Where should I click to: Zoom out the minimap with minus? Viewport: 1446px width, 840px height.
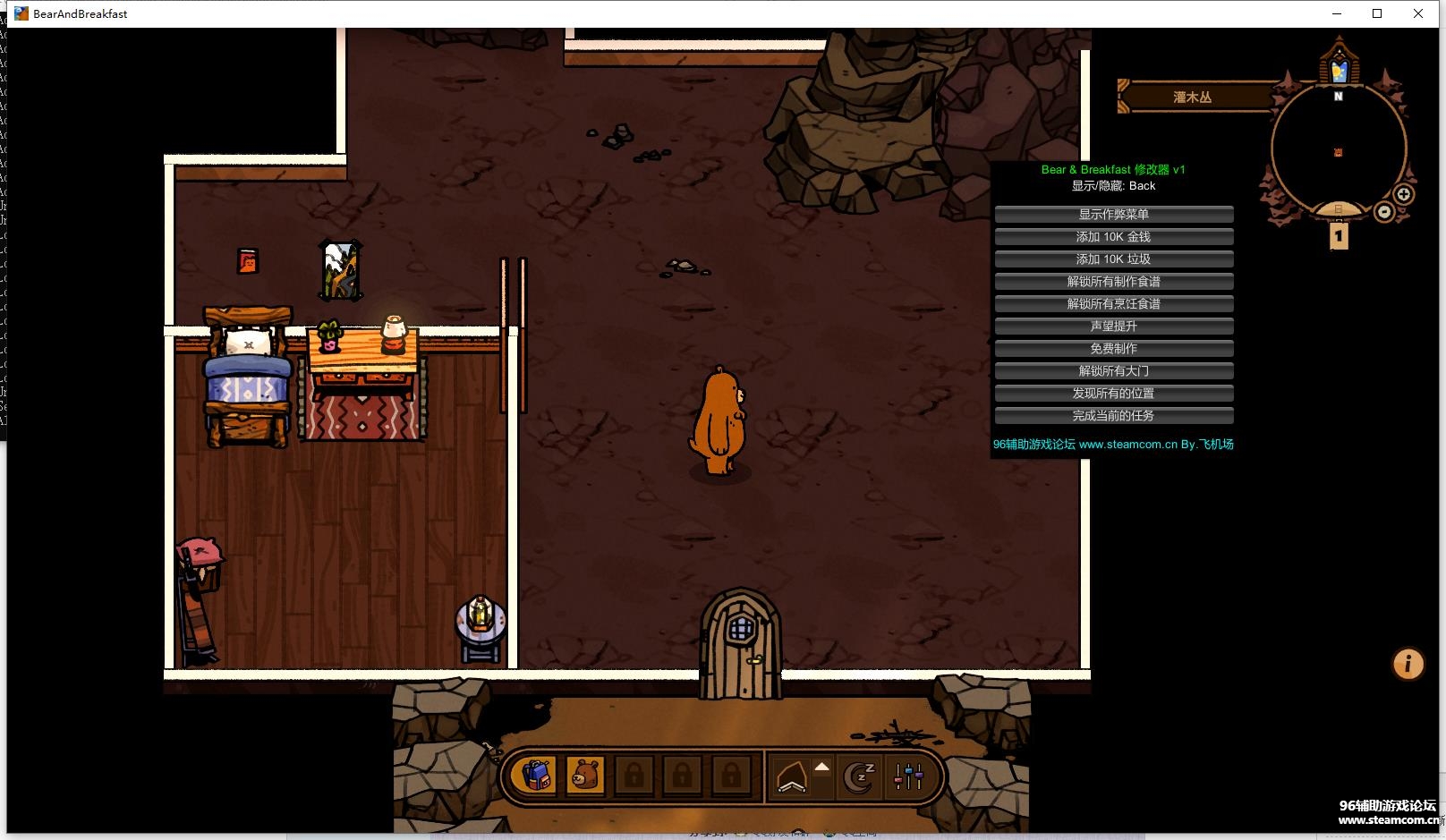(1384, 212)
